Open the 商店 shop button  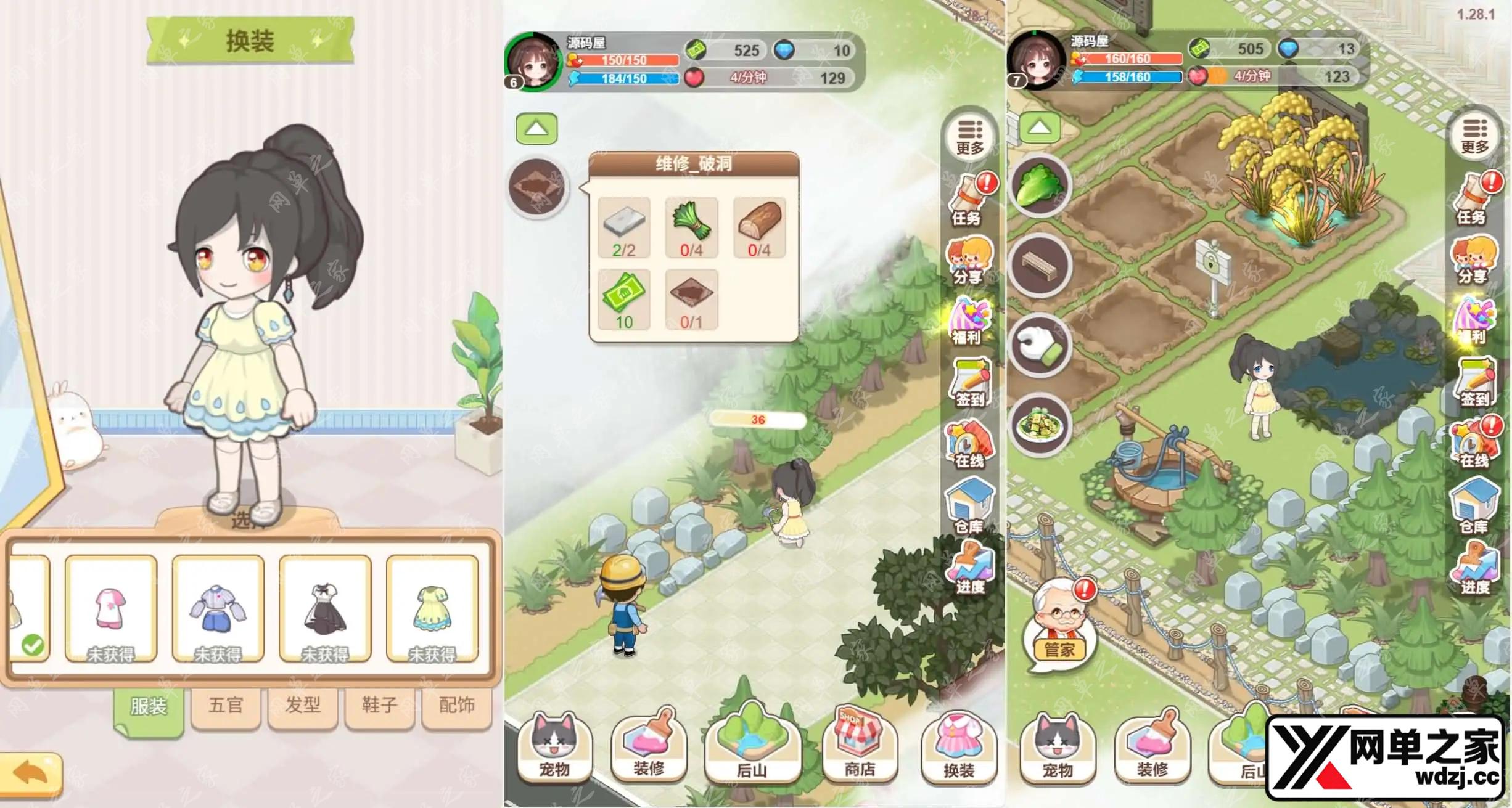[860, 745]
